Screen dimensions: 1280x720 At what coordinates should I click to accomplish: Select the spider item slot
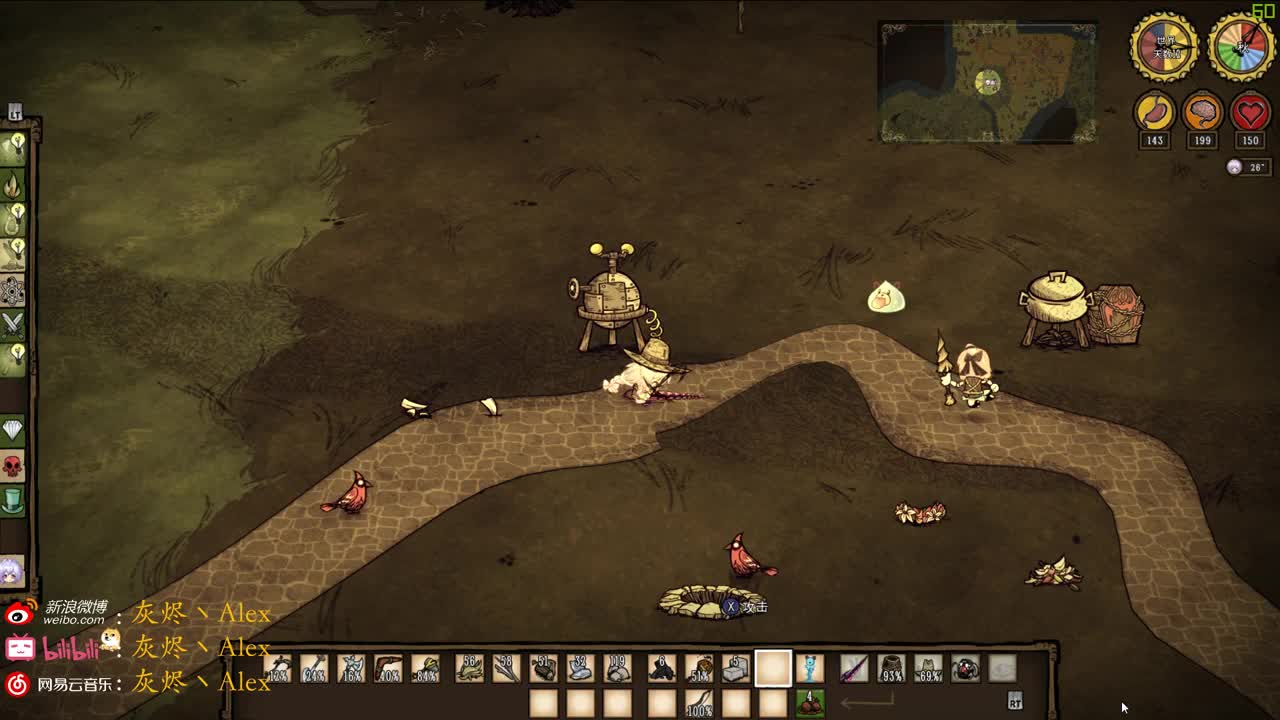pyautogui.click(x=965, y=668)
